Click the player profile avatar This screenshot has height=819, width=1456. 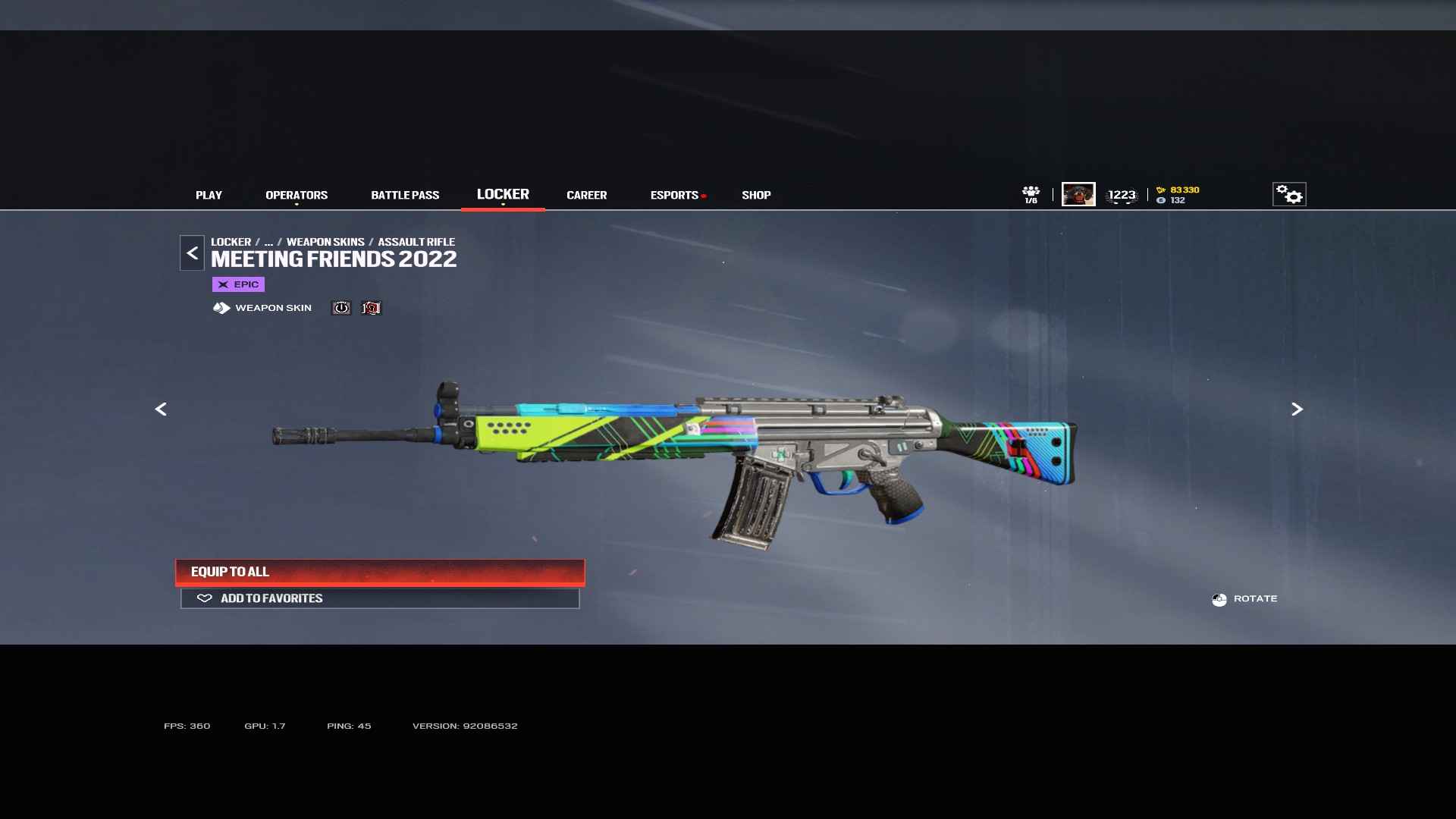tap(1078, 194)
